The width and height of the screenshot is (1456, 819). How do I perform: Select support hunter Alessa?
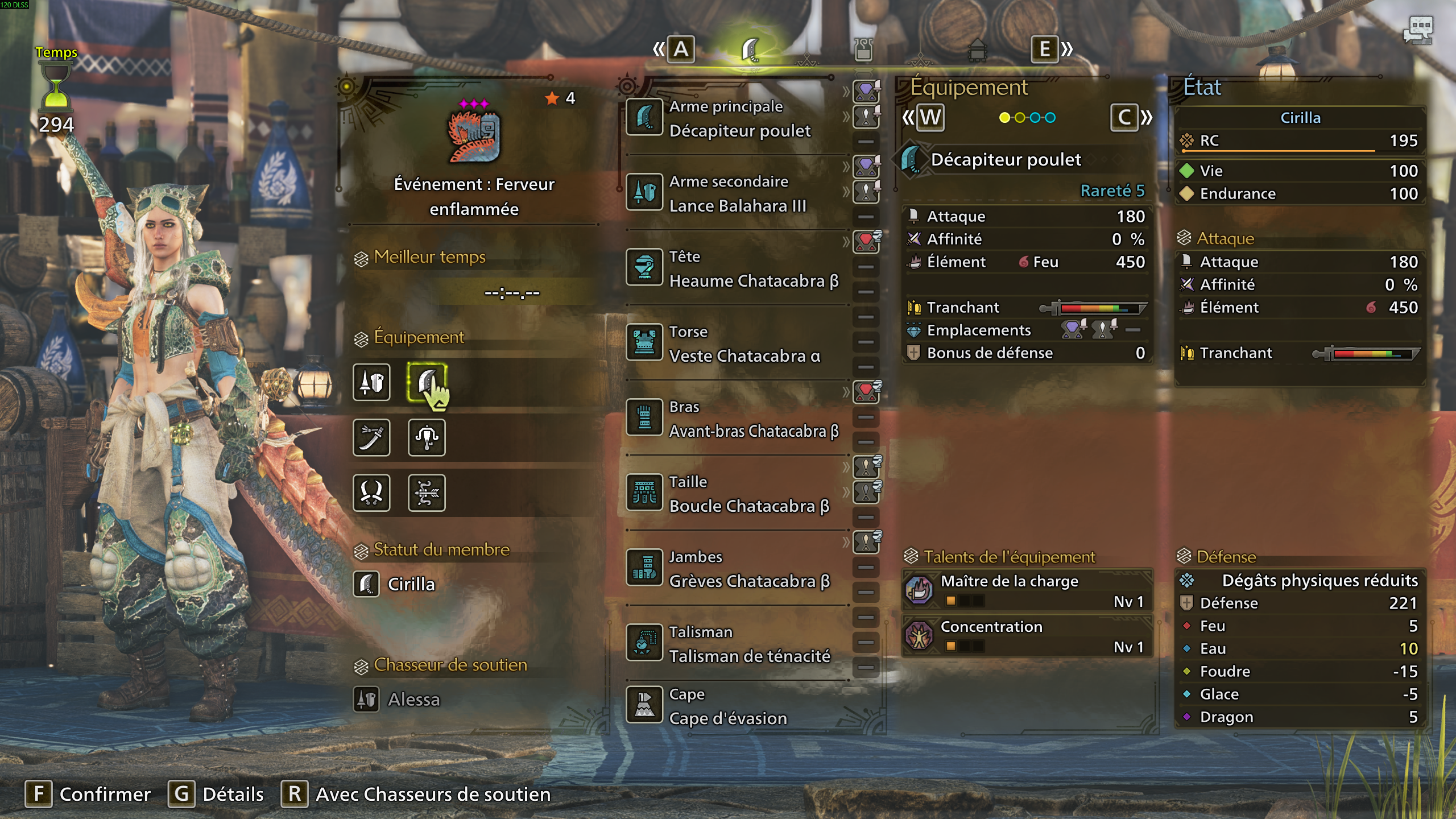pos(413,699)
